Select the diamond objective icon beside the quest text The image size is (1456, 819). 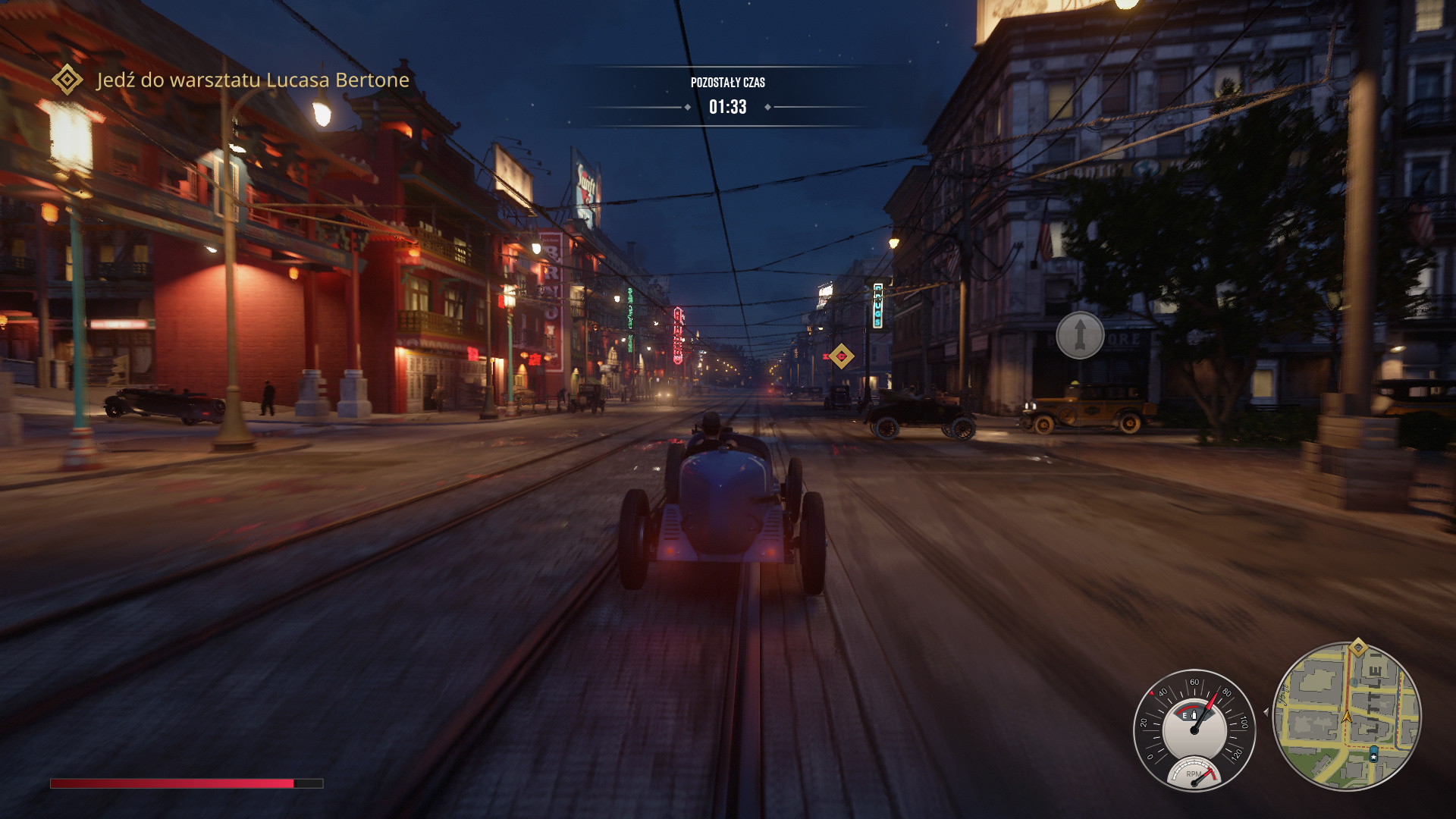(67, 79)
